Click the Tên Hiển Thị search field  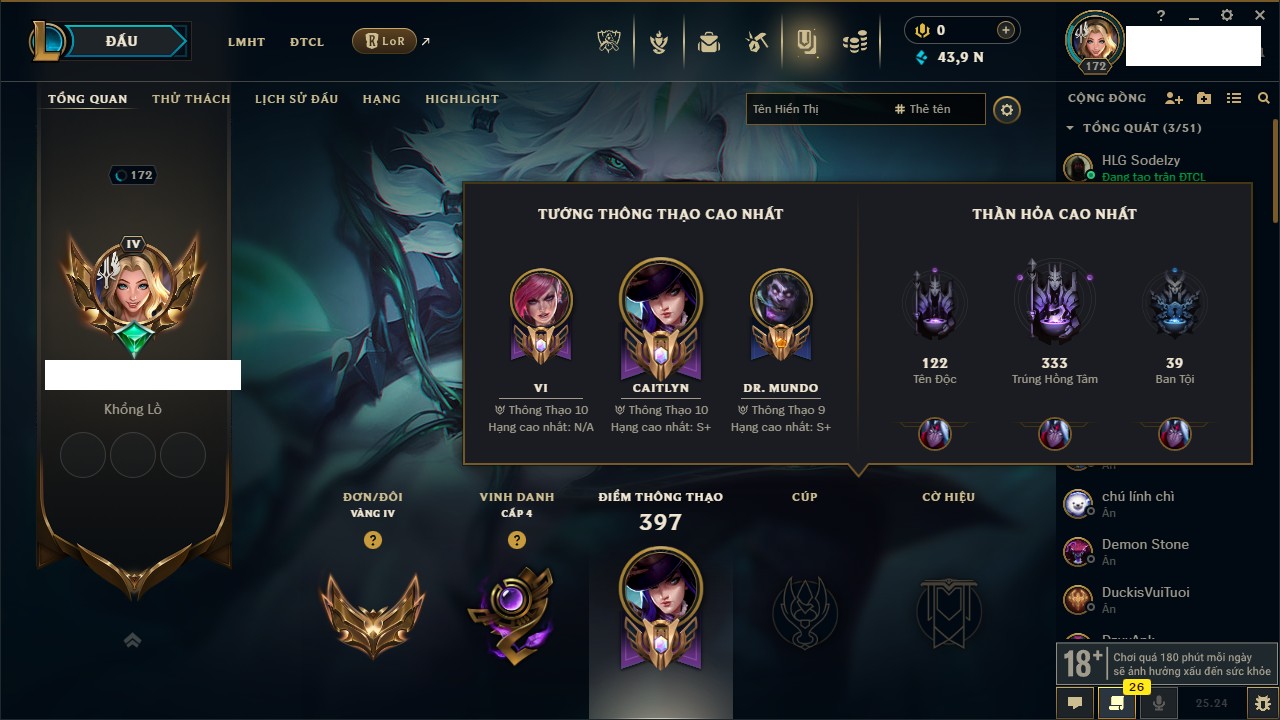click(815, 109)
